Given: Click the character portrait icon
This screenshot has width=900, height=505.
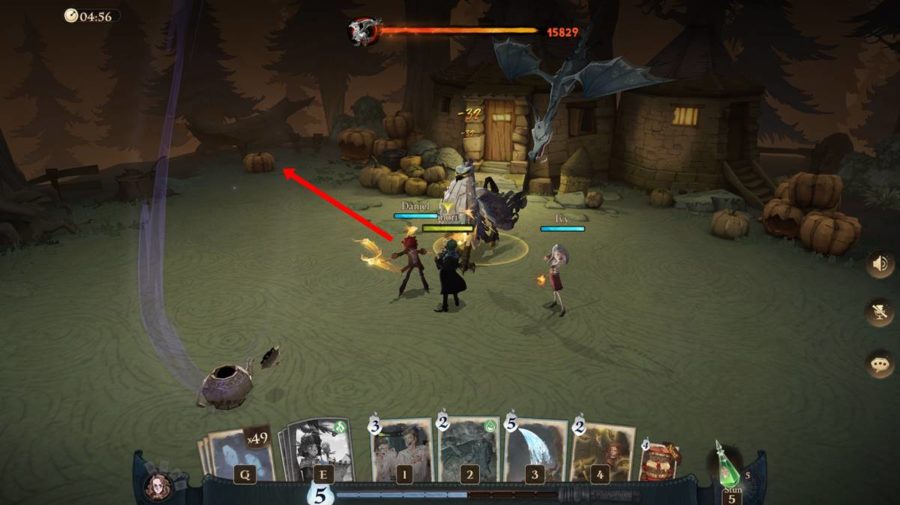Looking at the screenshot, I should pyautogui.click(x=157, y=486).
